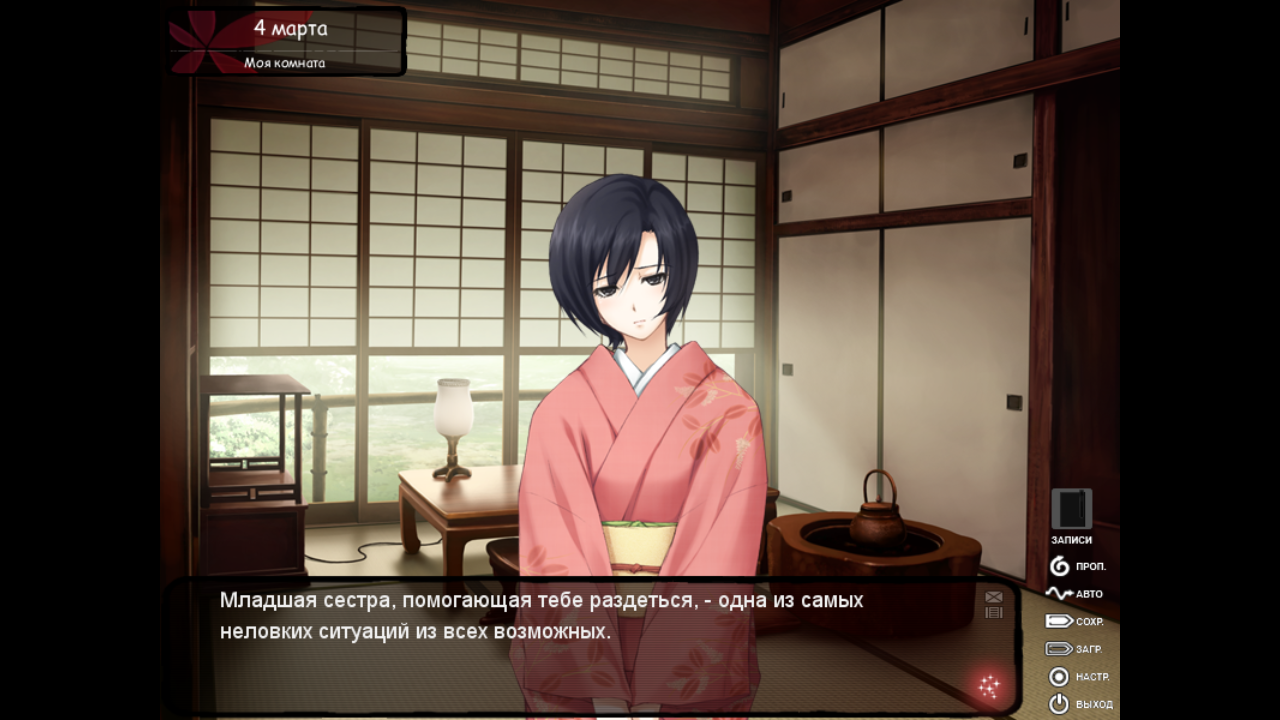This screenshot has height=720, width=1280.
Task: Open the Записи notebook
Action: [x=1071, y=510]
